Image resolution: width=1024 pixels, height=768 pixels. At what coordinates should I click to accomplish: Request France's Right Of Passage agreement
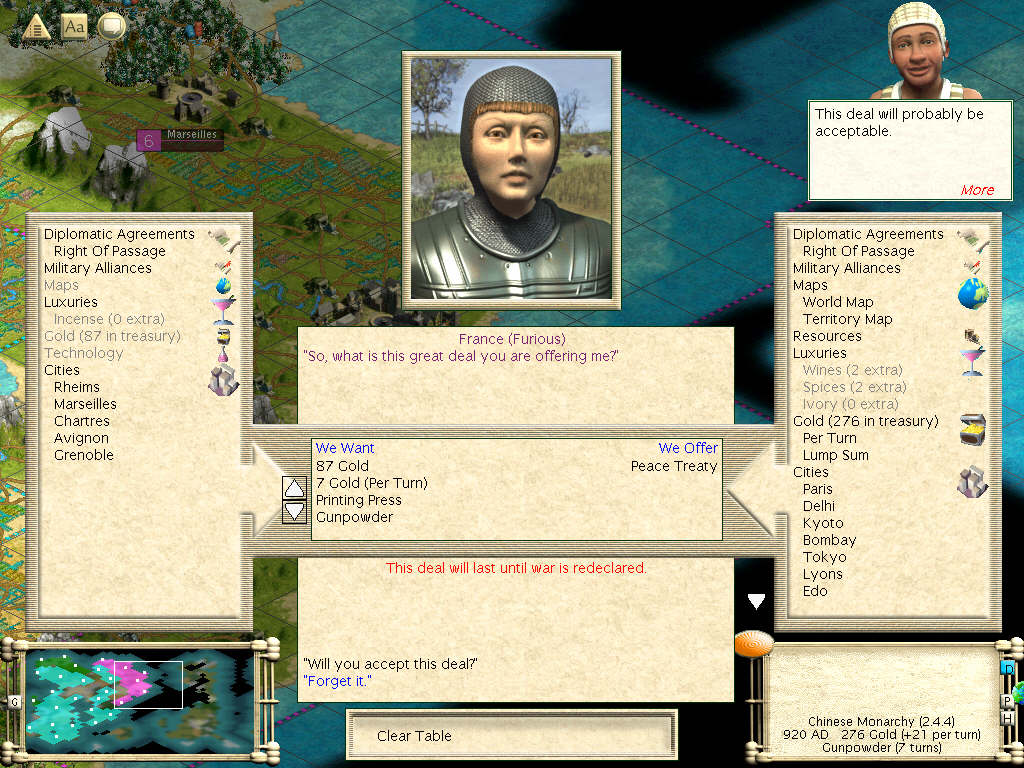(x=109, y=251)
